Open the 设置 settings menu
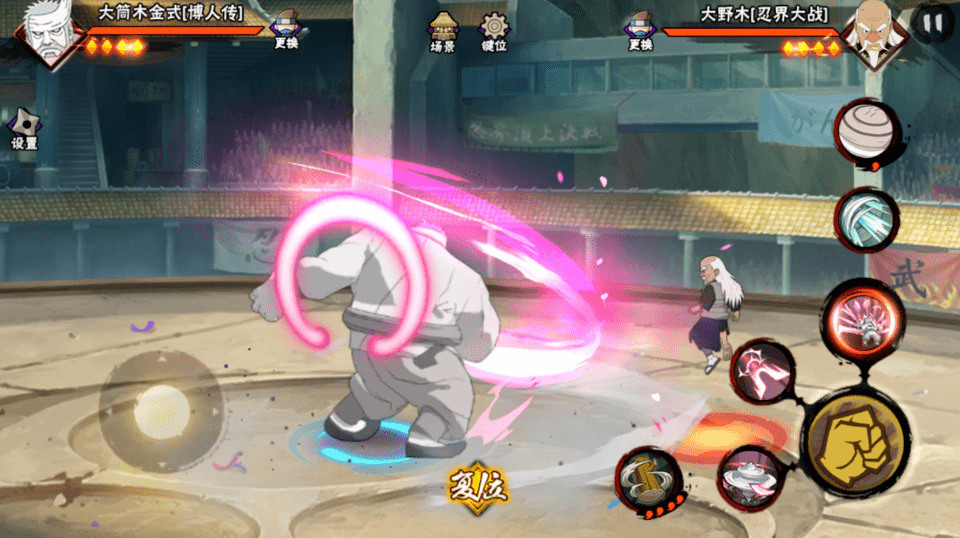Viewport: 960px width, 538px height. click(x=24, y=128)
